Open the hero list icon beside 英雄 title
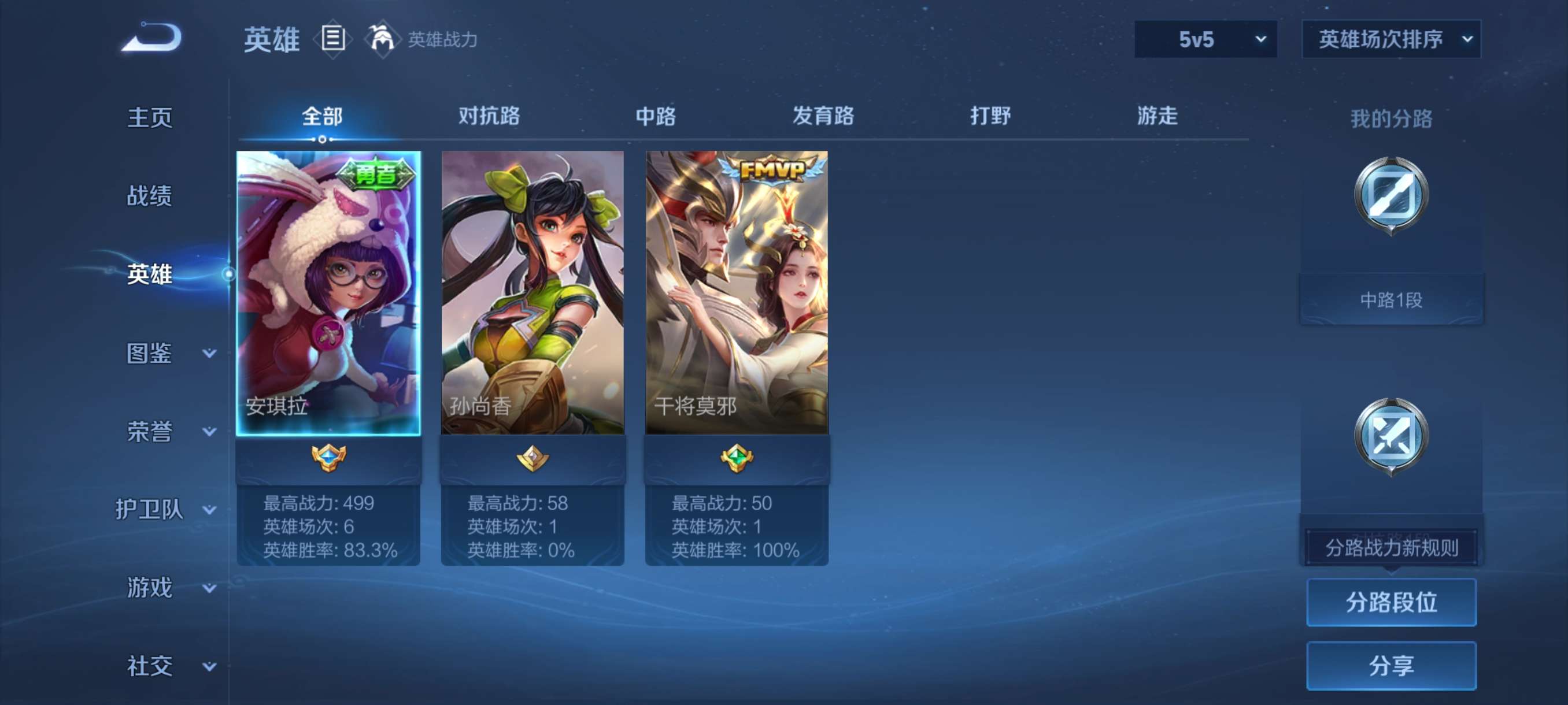1568x705 pixels. click(x=332, y=39)
